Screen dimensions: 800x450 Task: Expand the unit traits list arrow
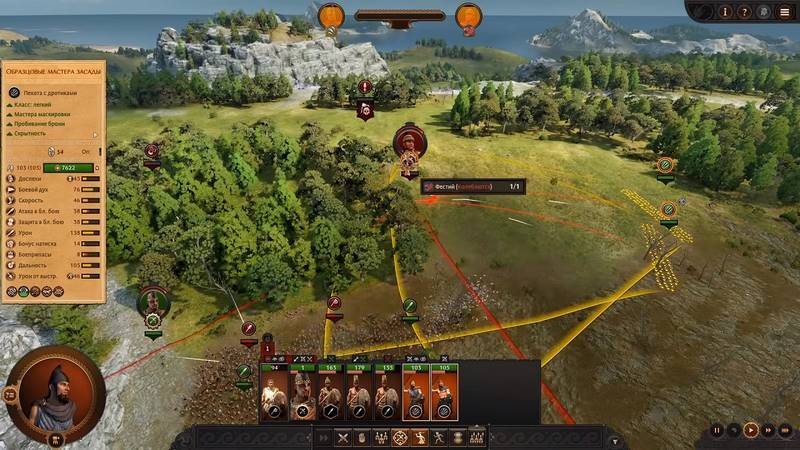pos(97,135)
